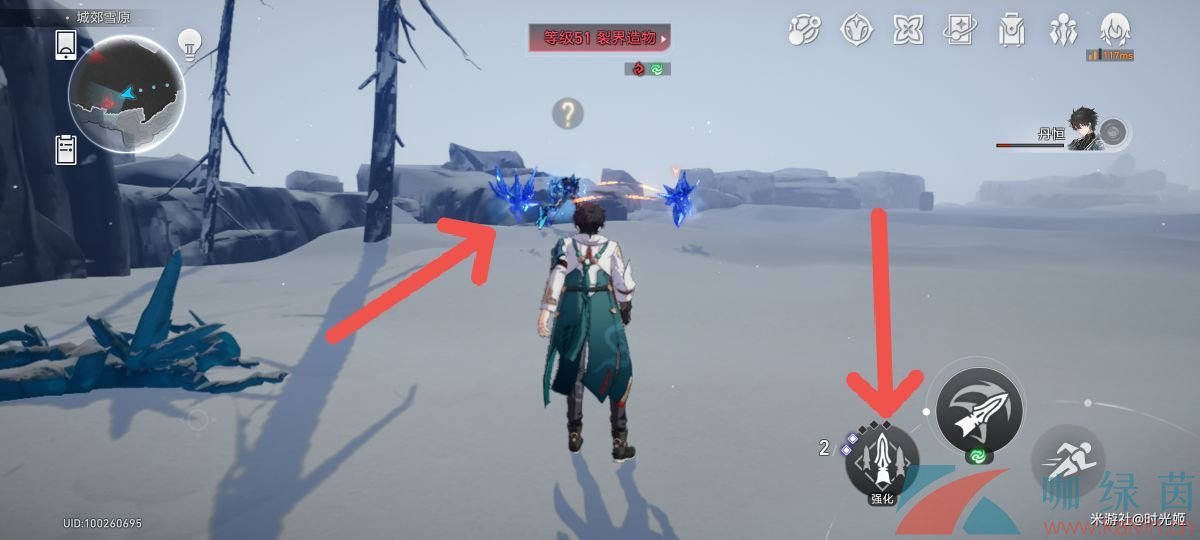This screenshot has height=540, width=1200.
Task: Open the clipboard mission list icon
Action: (66, 149)
